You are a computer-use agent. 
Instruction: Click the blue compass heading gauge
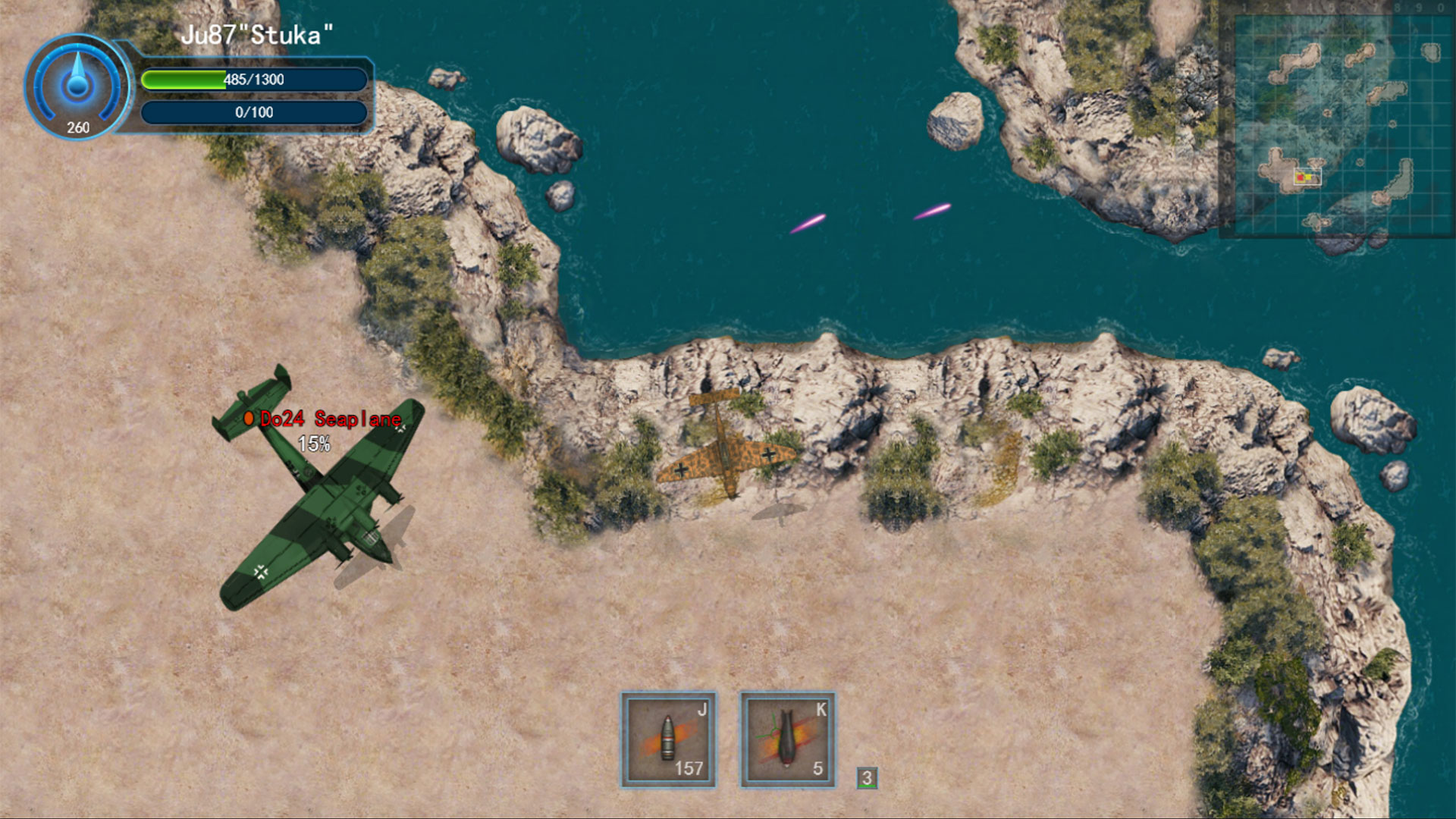(77, 86)
